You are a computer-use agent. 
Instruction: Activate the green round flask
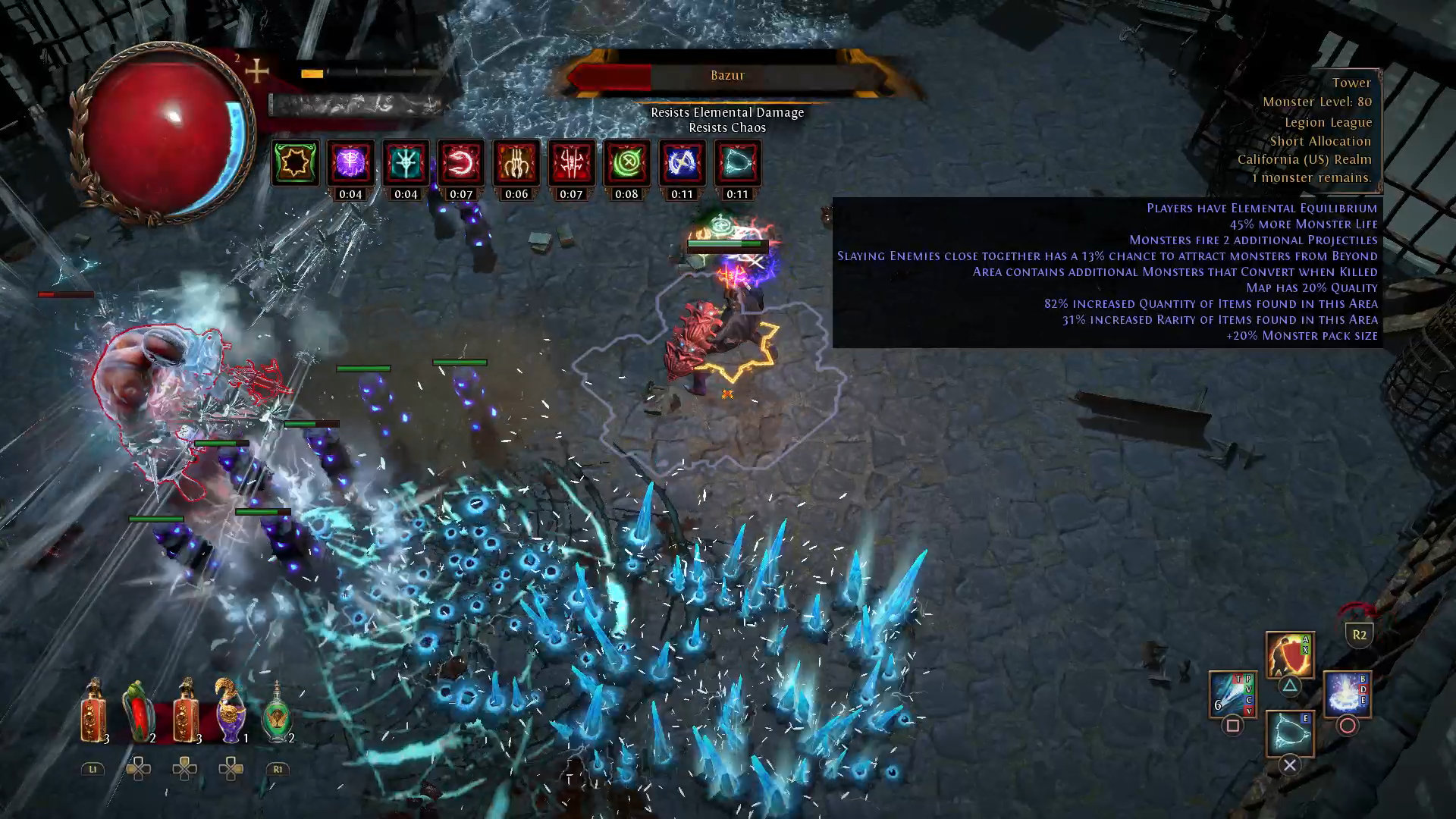(x=278, y=714)
